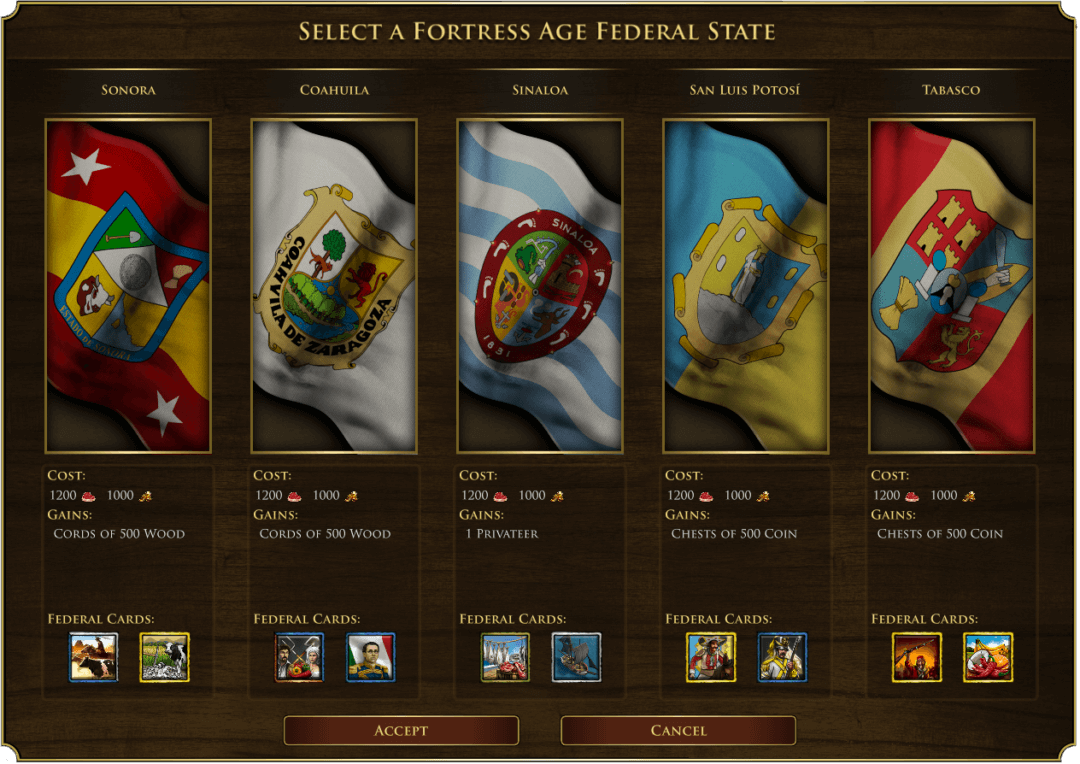Select San Luis Potosí's yellow-uniformed soldier card
This screenshot has height=764, width=1080.
tap(782, 657)
